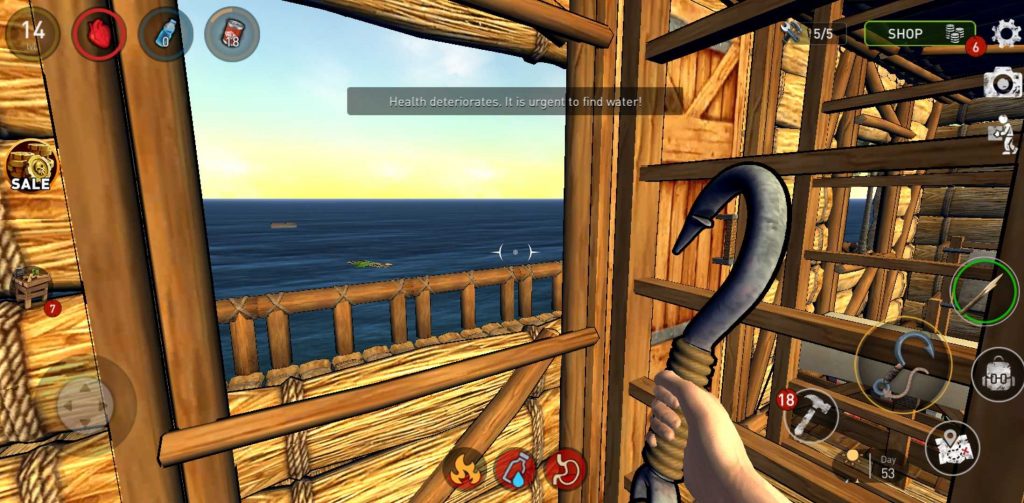Tap the red heart health indicator
This screenshot has height=503, width=1024.
coord(99,35)
